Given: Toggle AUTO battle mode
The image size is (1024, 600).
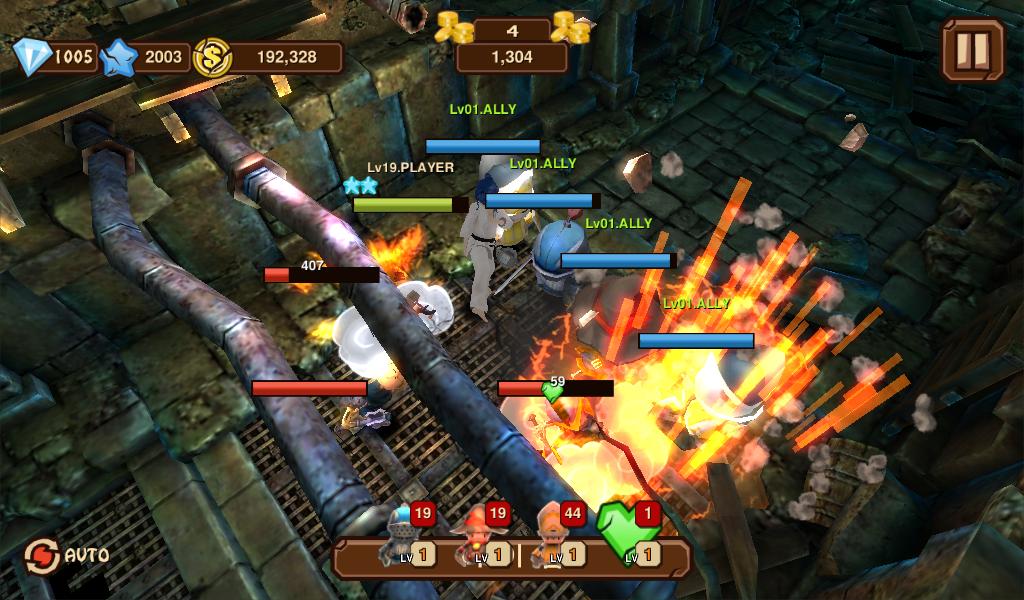Looking at the screenshot, I should (x=68, y=553).
